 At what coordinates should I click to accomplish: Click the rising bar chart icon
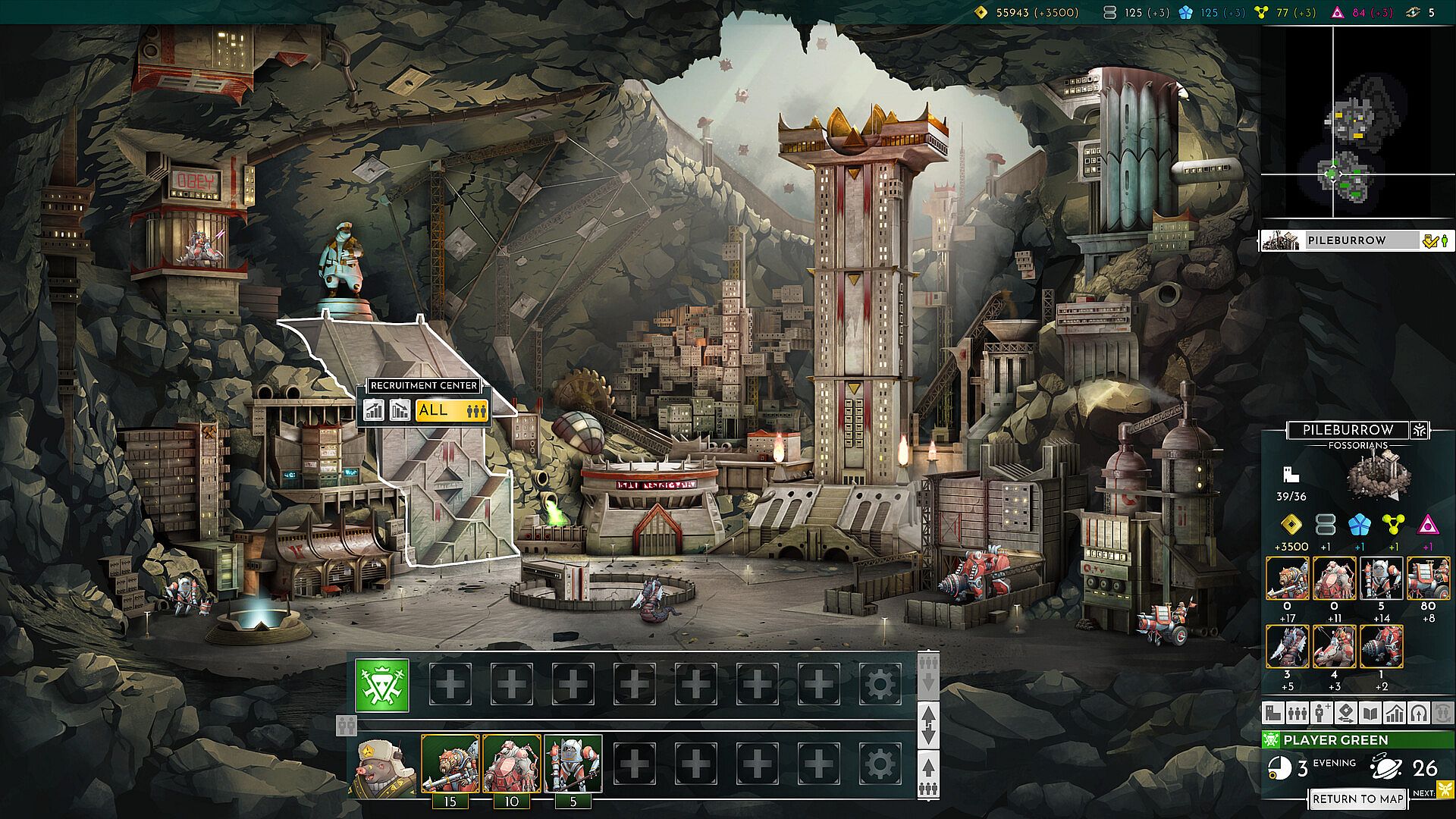coord(374,411)
